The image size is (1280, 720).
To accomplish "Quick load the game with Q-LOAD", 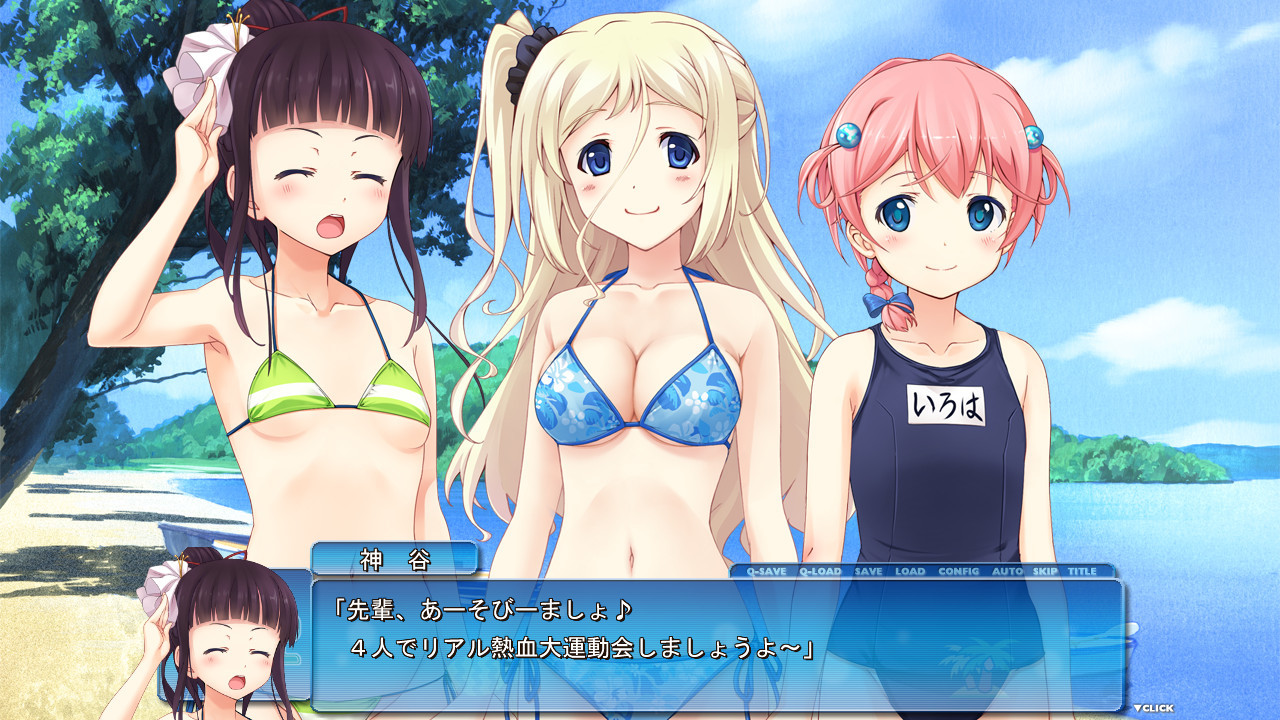I will click(x=820, y=572).
